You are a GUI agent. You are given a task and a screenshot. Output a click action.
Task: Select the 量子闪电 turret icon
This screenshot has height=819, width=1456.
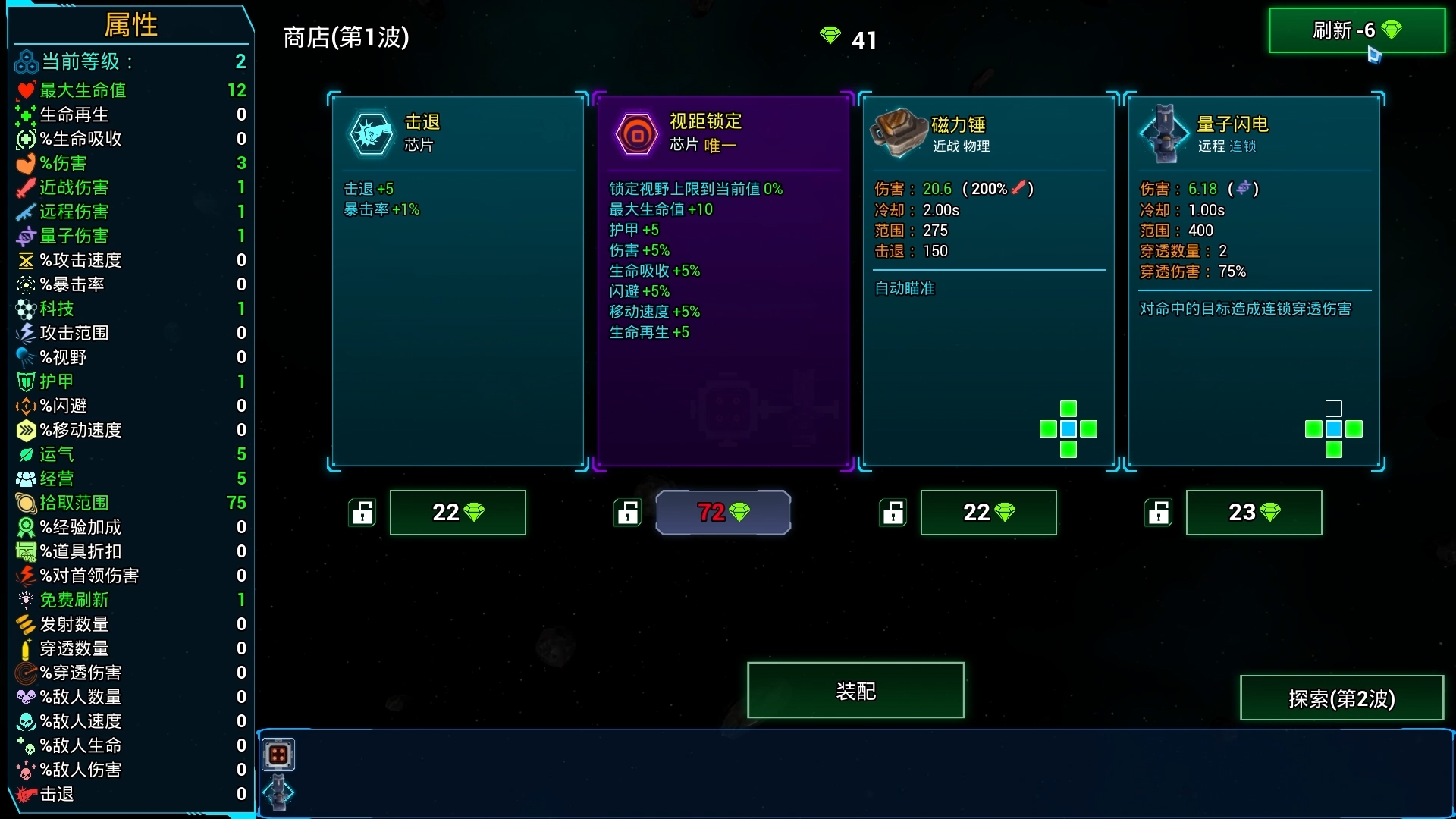(x=1165, y=133)
